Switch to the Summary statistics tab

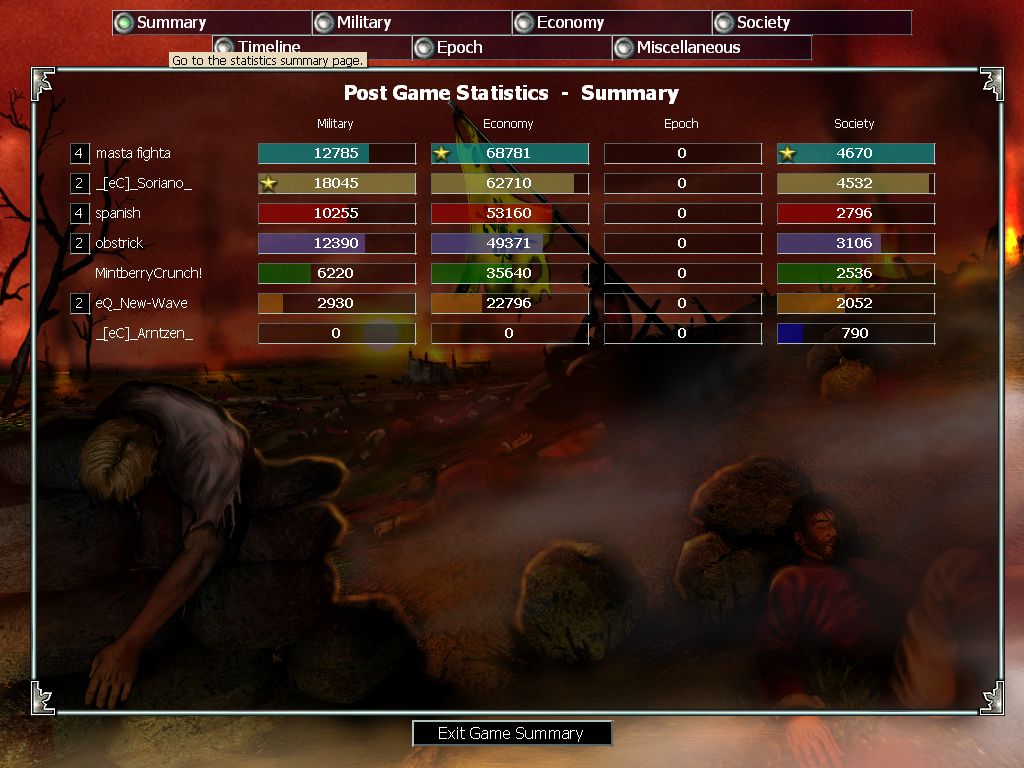211,23
